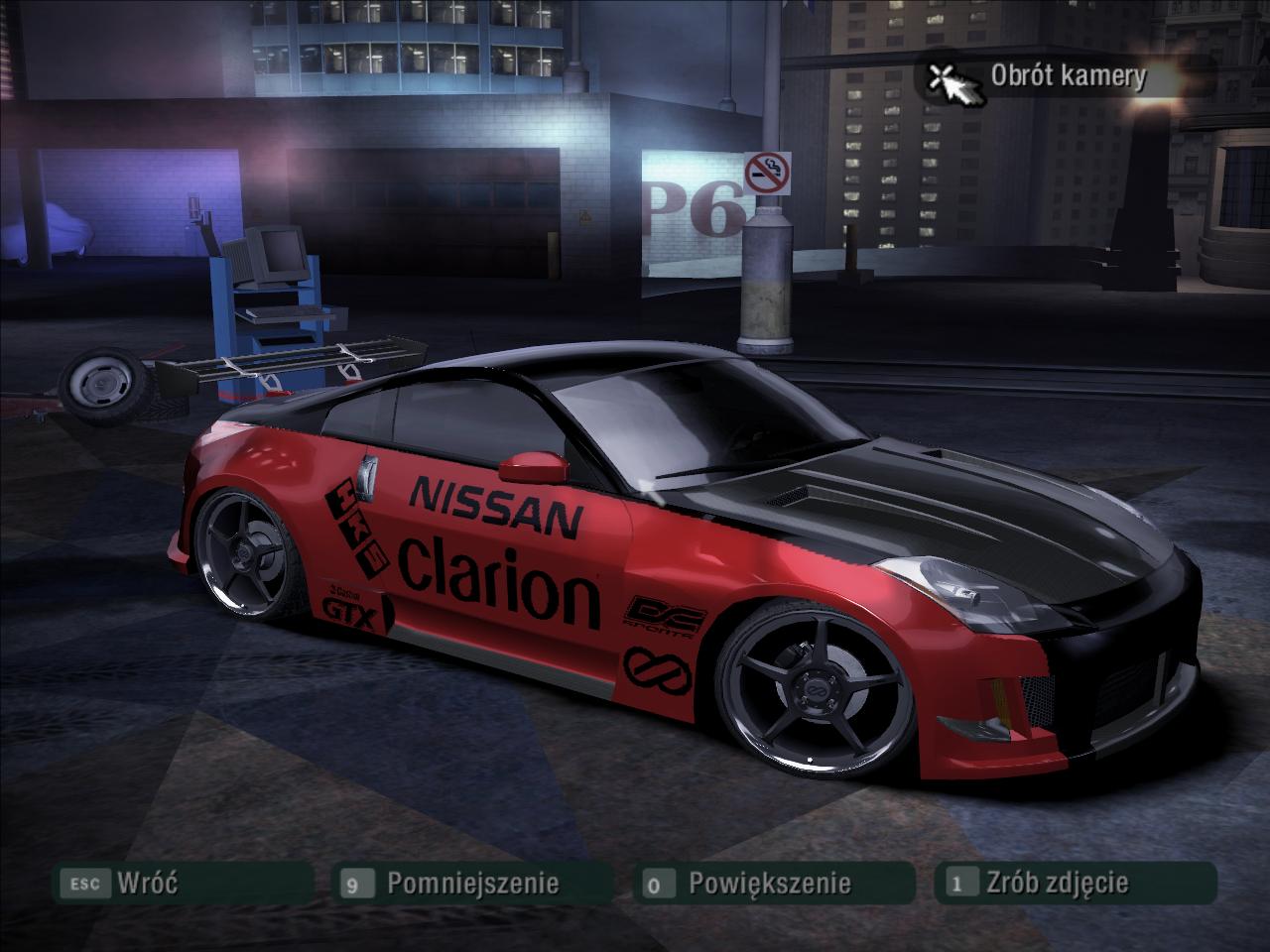Zoom in using Powiększenie
The width and height of the screenshot is (1270, 952).
(769, 883)
